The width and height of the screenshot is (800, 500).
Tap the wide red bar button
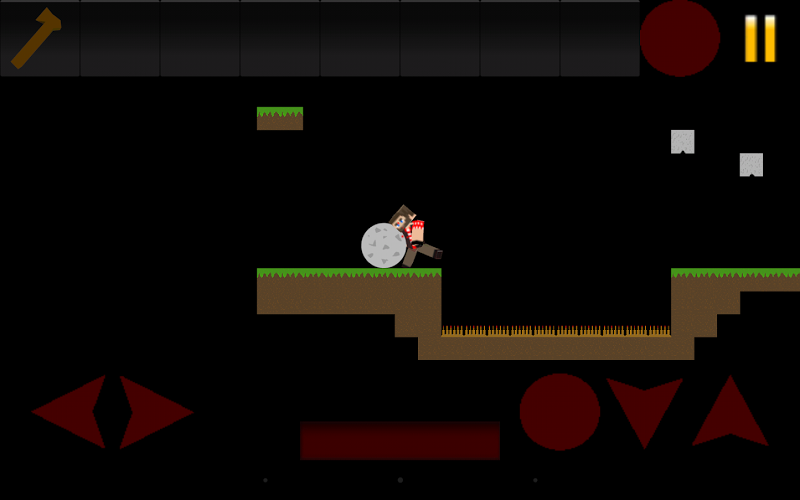400,440
